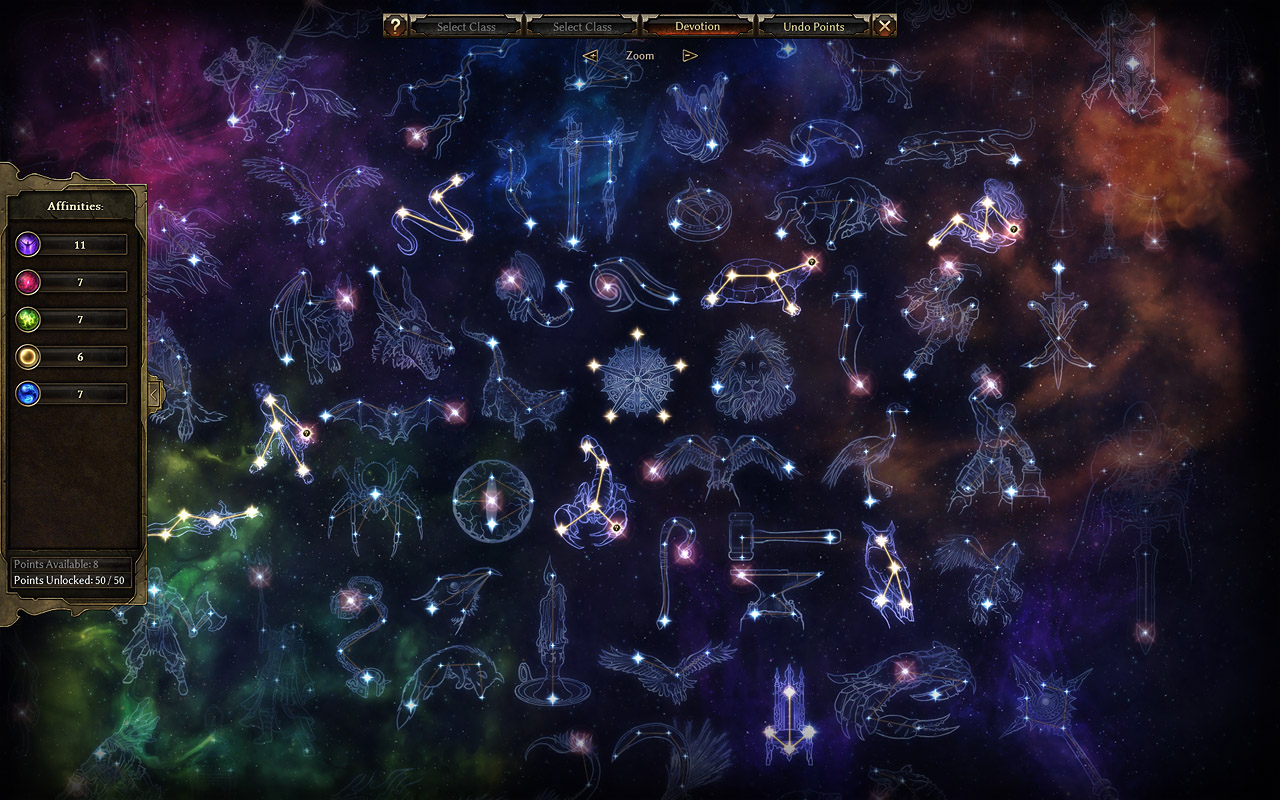This screenshot has height=800, width=1280.
Task: Open the question mark help button
Action: pyautogui.click(x=396, y=26)
